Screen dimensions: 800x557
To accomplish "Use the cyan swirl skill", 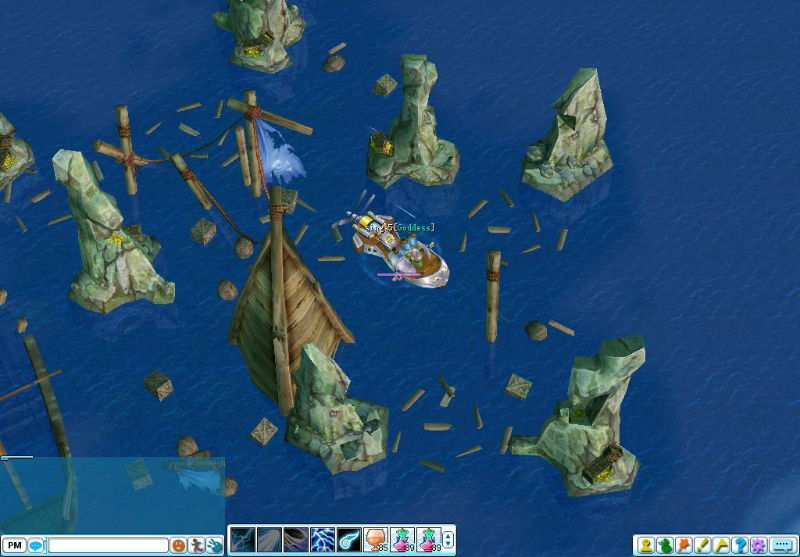I will 348,540.
